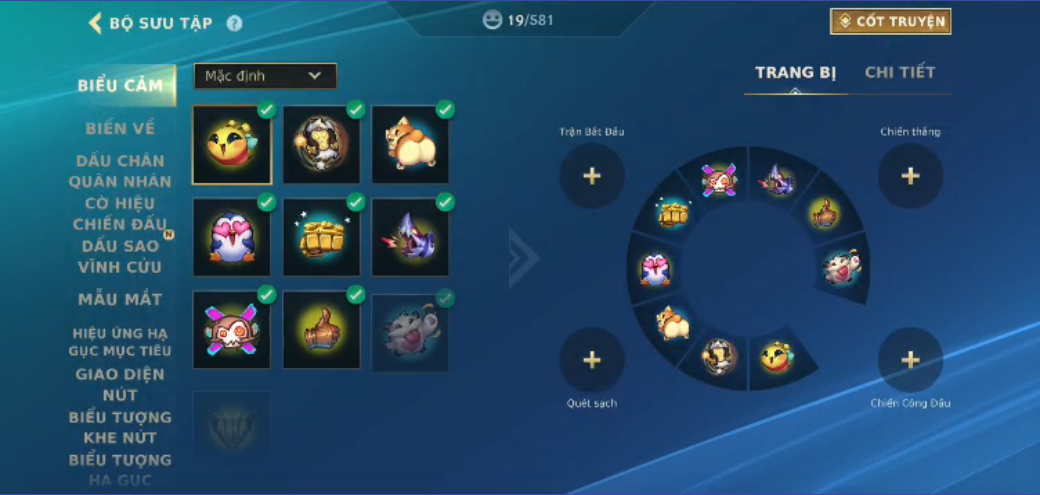
Task: Open the Dấu Chân Quân Nhân category
Action: coord(120,170)
